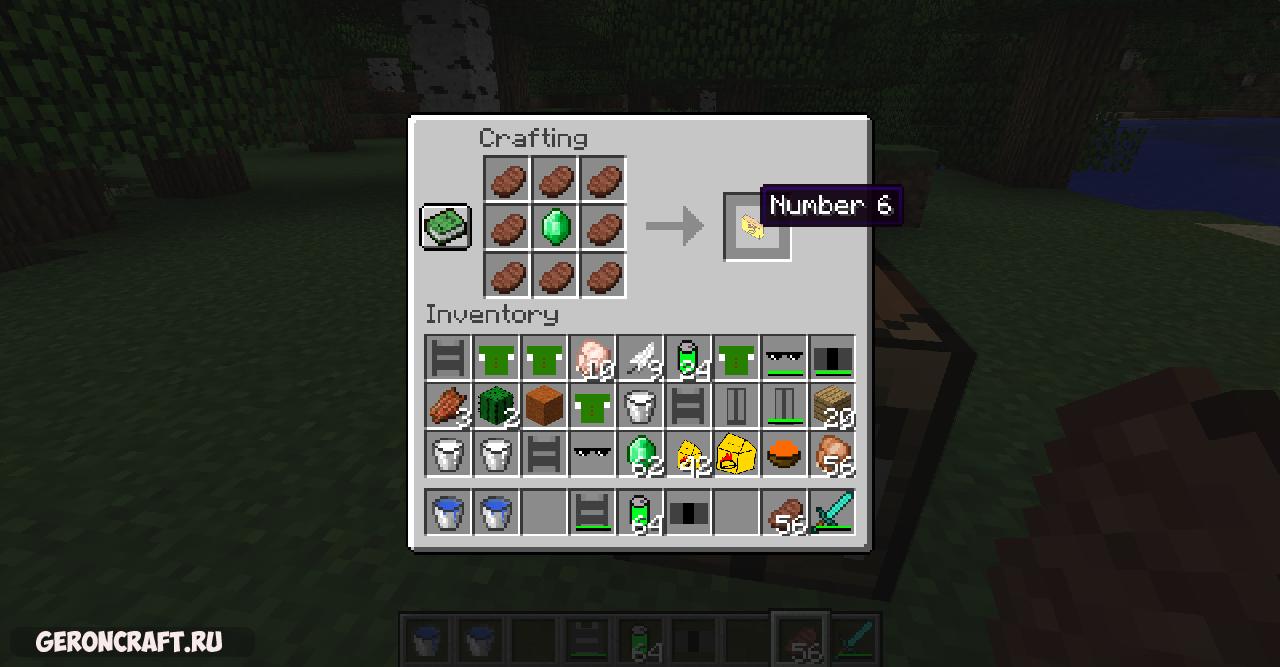Select the diamond sword slot

tap(832, 512)
